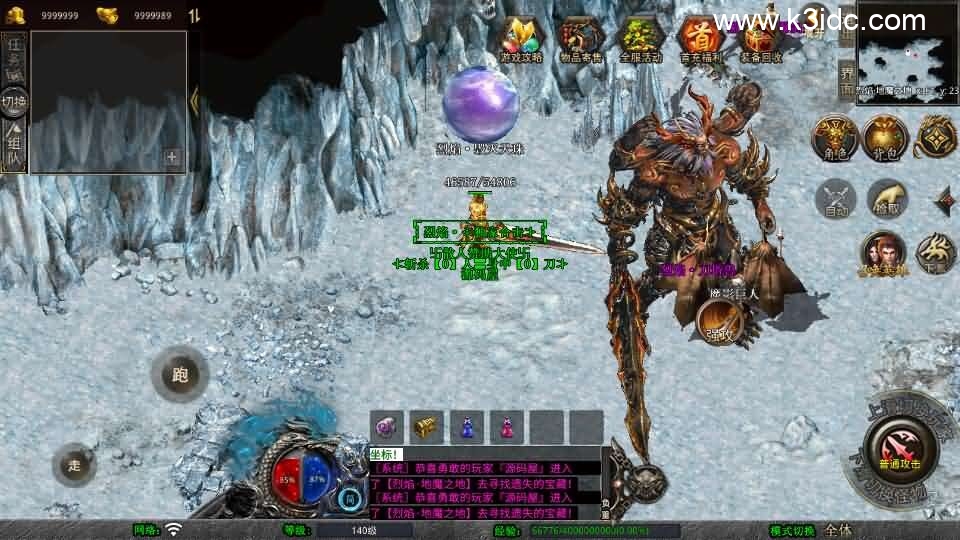Collapse the quest panel with the arrow

pyautogui.click(x=194, y=98)
